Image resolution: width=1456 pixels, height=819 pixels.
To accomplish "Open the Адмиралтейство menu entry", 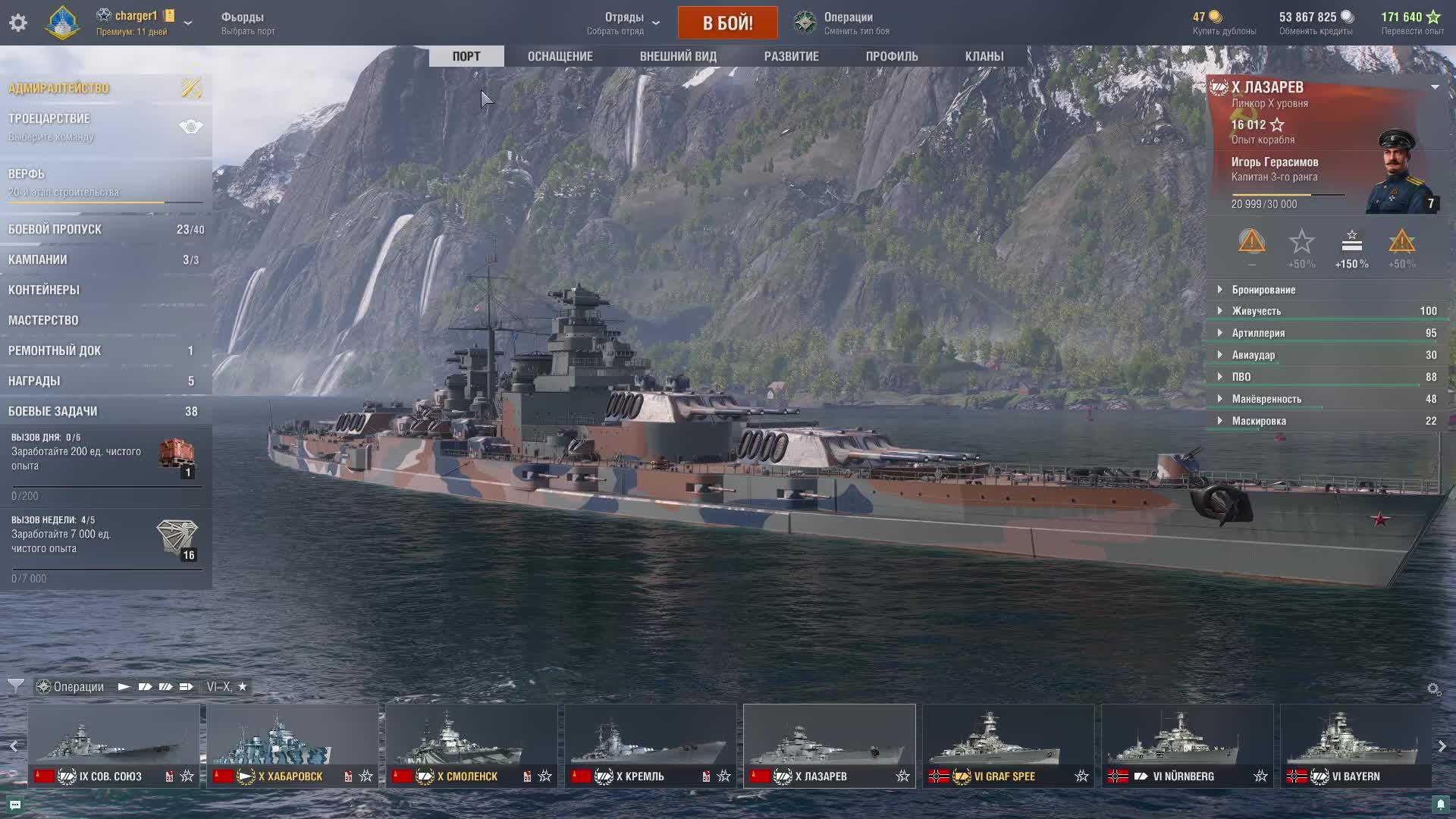I will coord(59,88).
